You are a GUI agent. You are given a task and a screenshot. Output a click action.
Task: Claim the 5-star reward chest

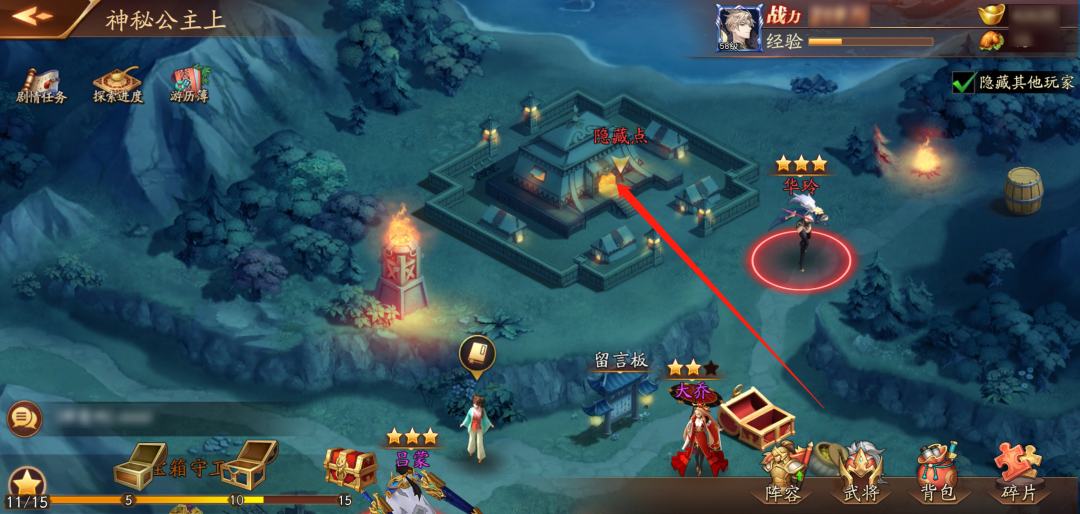[x=139, y=465]
